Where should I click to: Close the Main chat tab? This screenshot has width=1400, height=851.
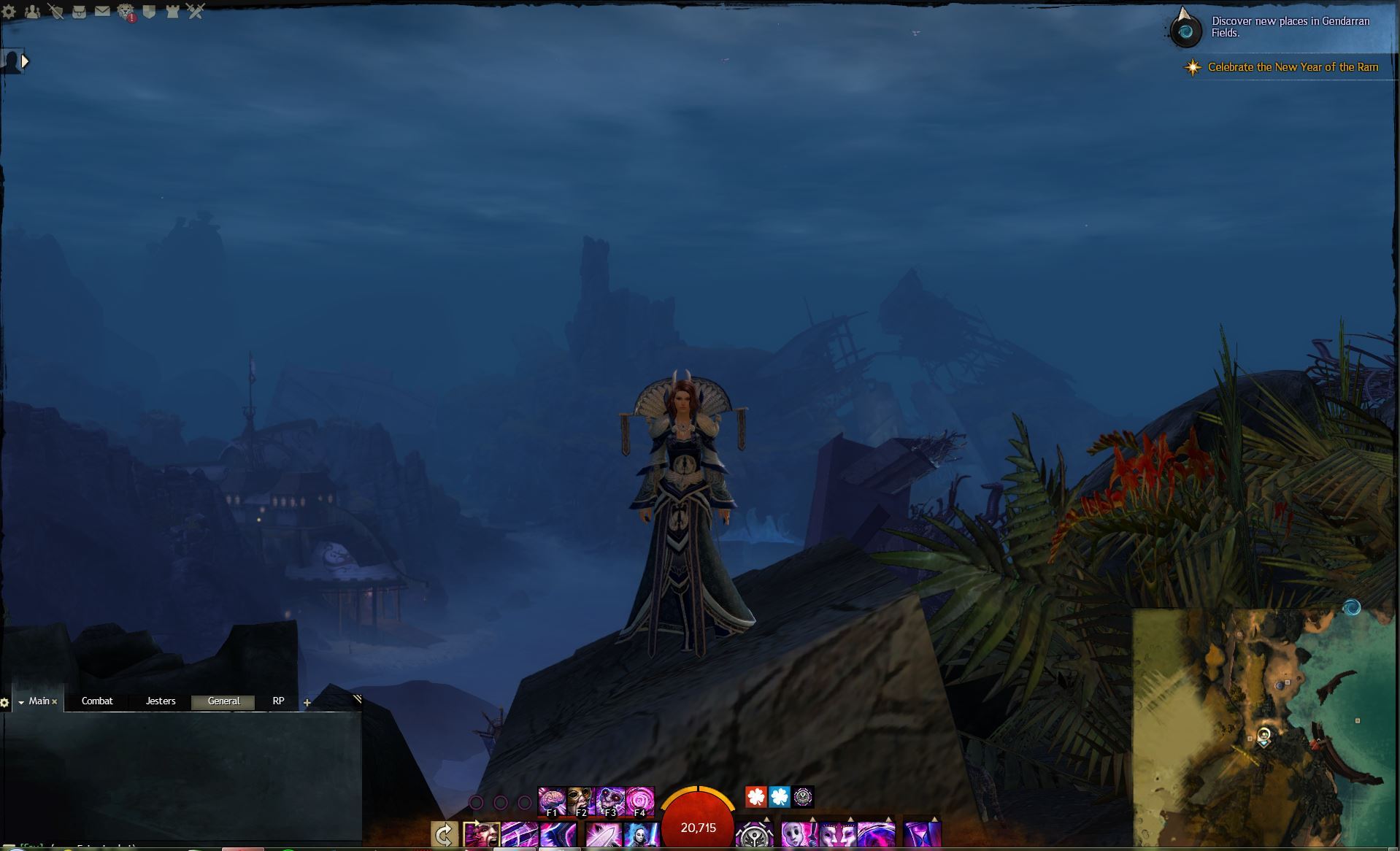pos(55,702)
